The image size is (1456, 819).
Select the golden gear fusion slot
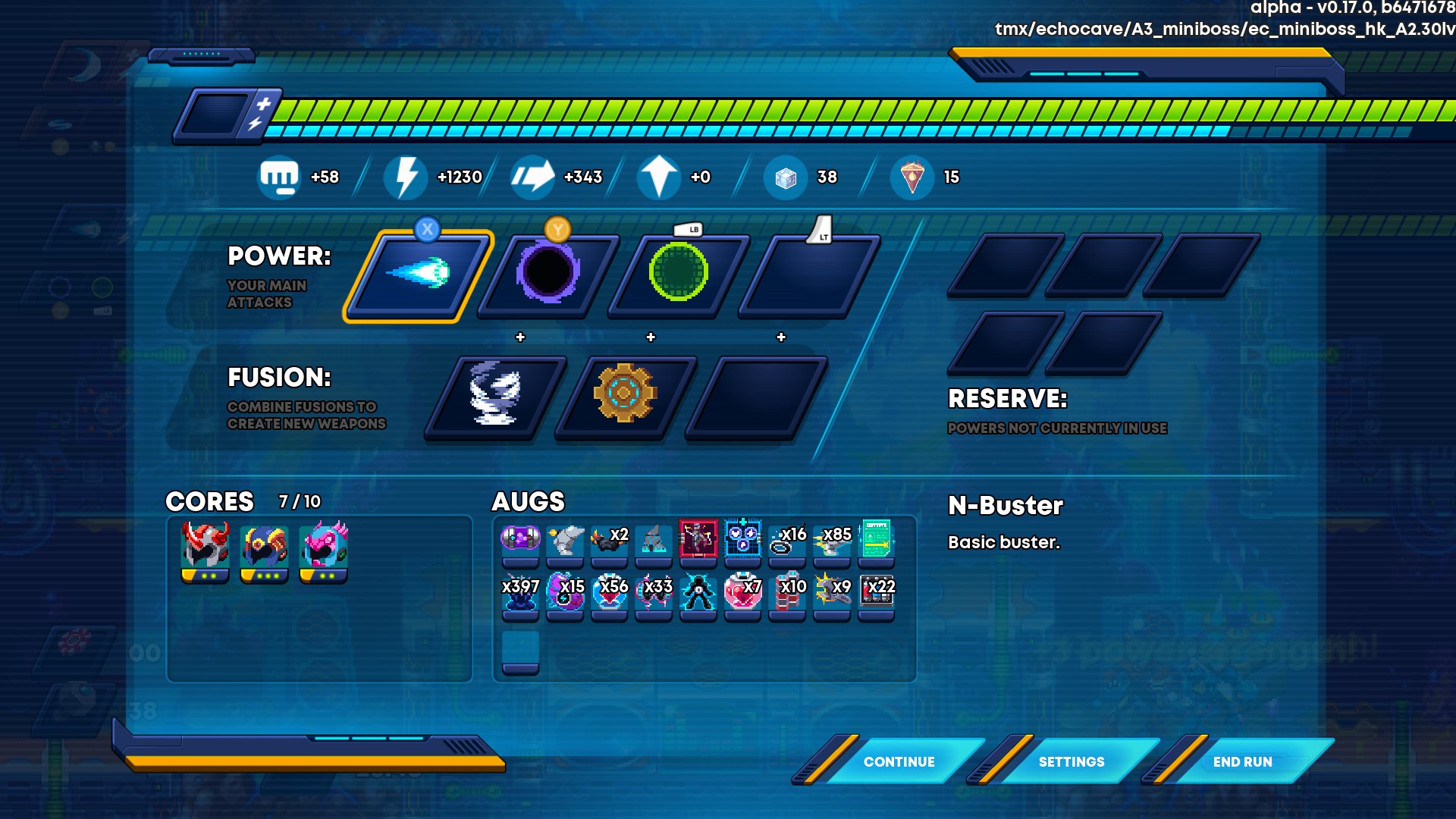point(624,394)
